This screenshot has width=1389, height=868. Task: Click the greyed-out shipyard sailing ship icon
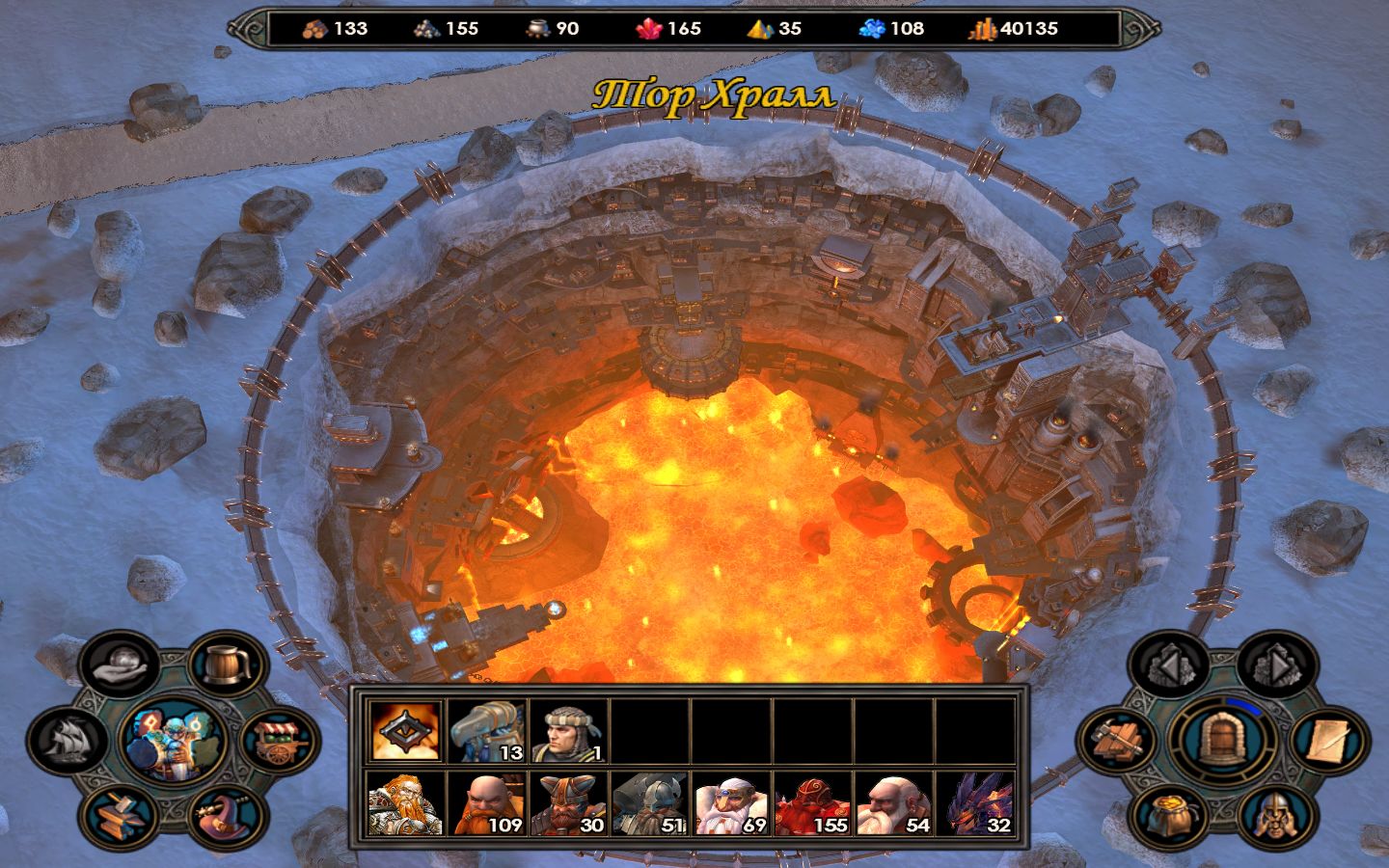[68, 740]
